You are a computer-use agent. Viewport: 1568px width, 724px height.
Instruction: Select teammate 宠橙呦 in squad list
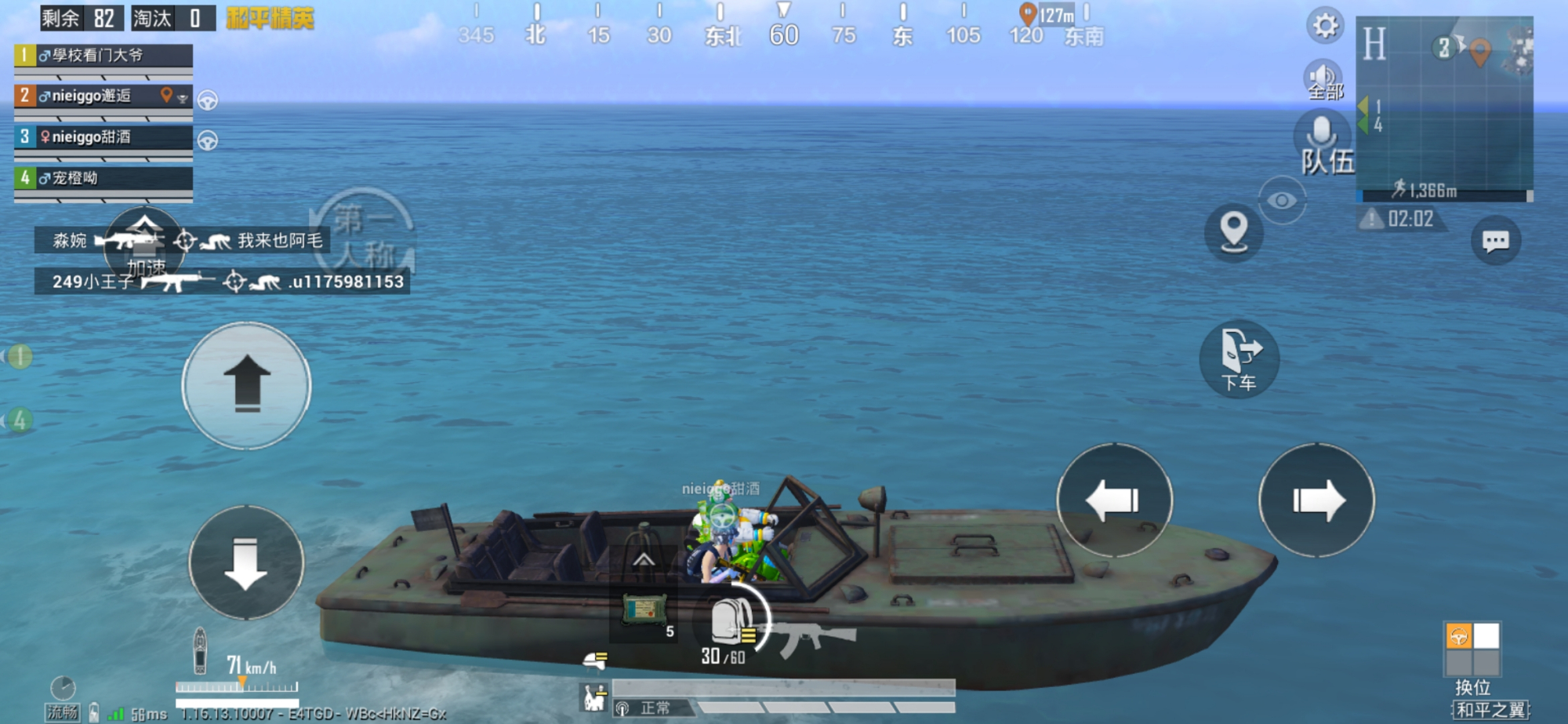[103, 178]
